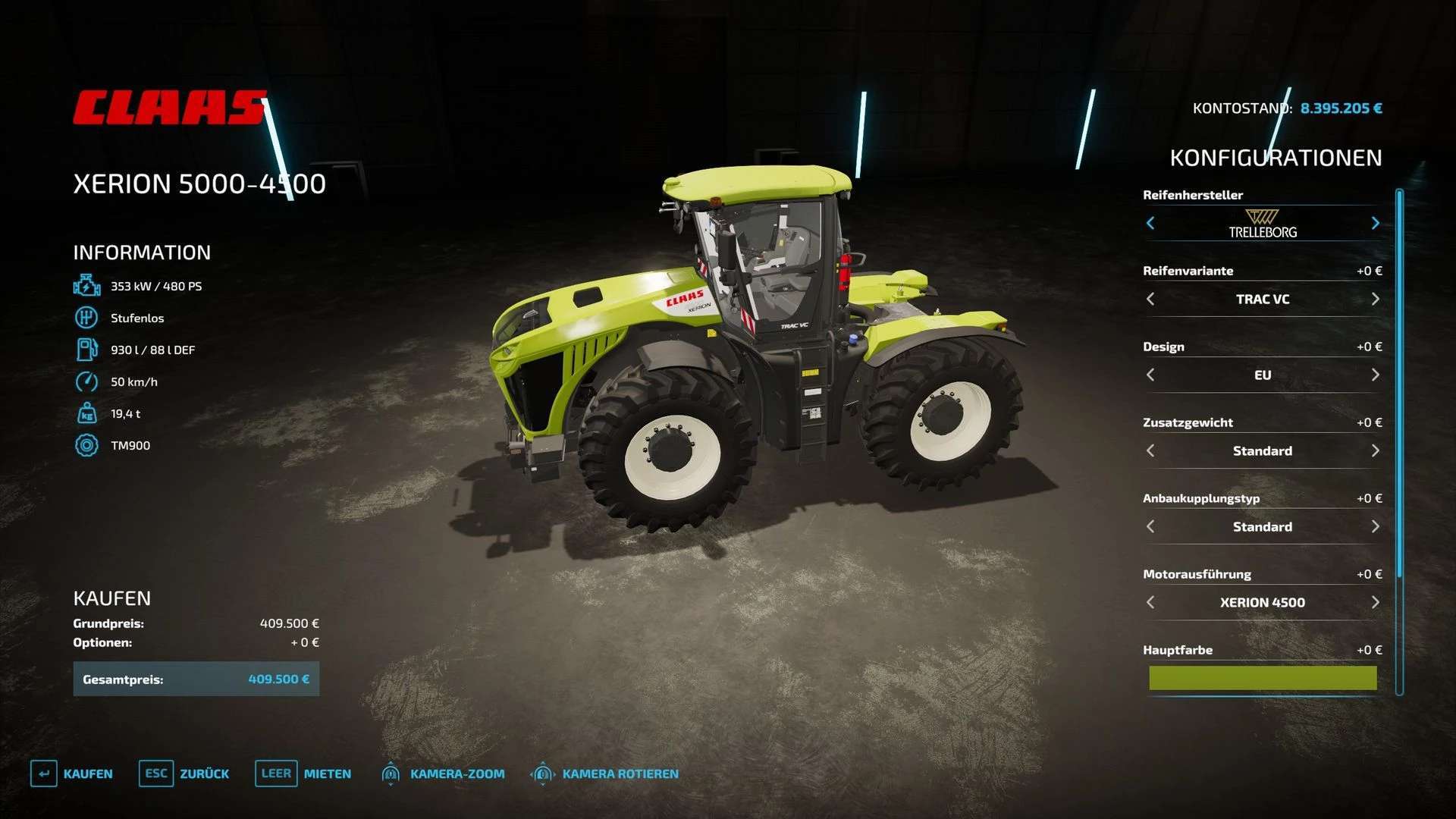Choose previous Reifenvariante before TRAC VC
This screenshot has height=819, width=1456.
pyautogui.click(x=1150, y=299)
